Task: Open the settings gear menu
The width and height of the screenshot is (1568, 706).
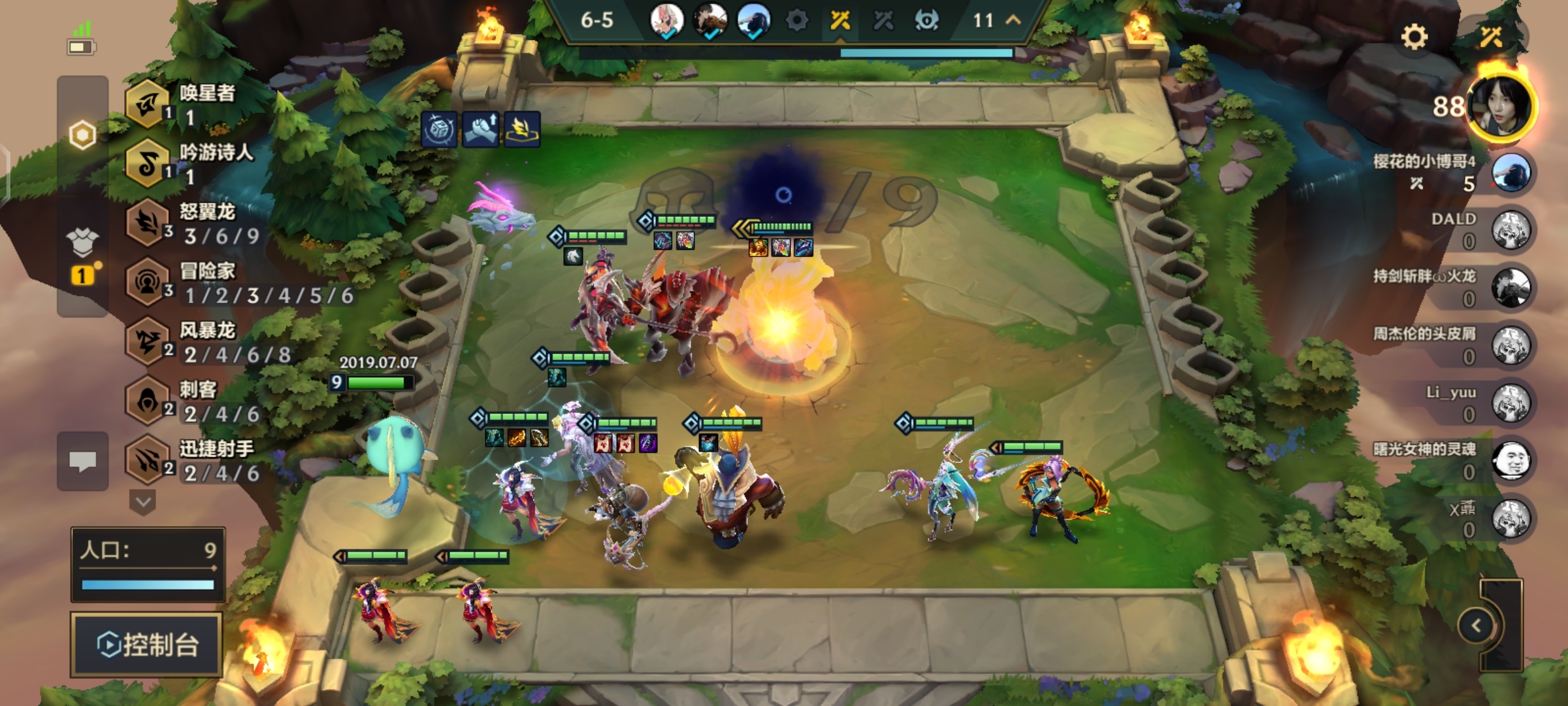Action: [x=1414, y=37]
